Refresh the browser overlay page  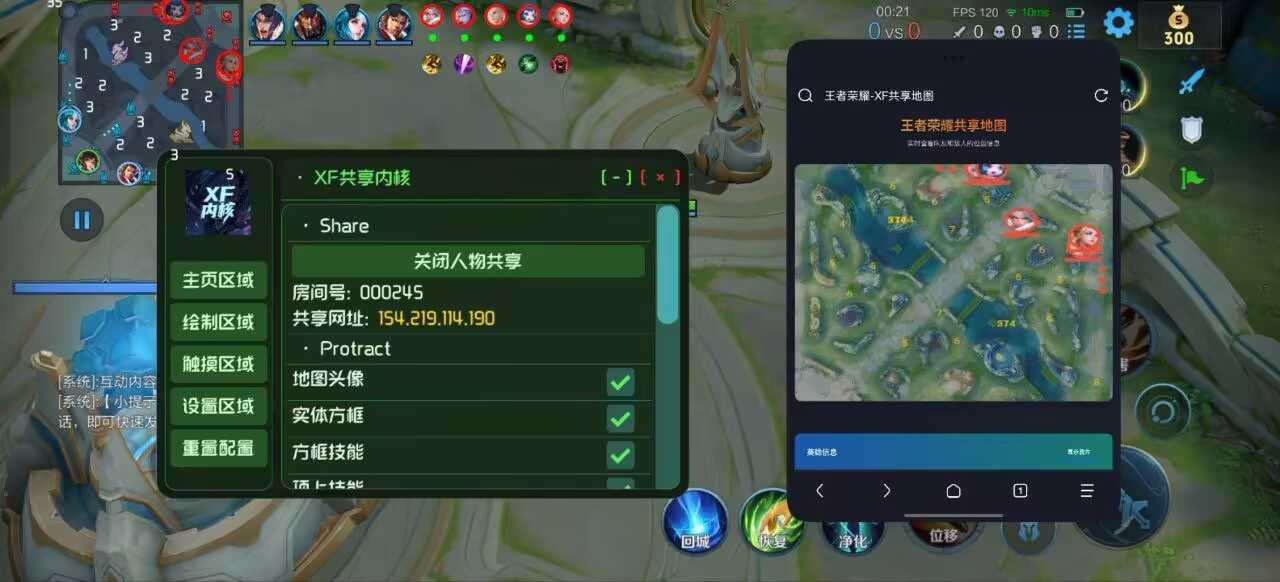[1101, 95]
